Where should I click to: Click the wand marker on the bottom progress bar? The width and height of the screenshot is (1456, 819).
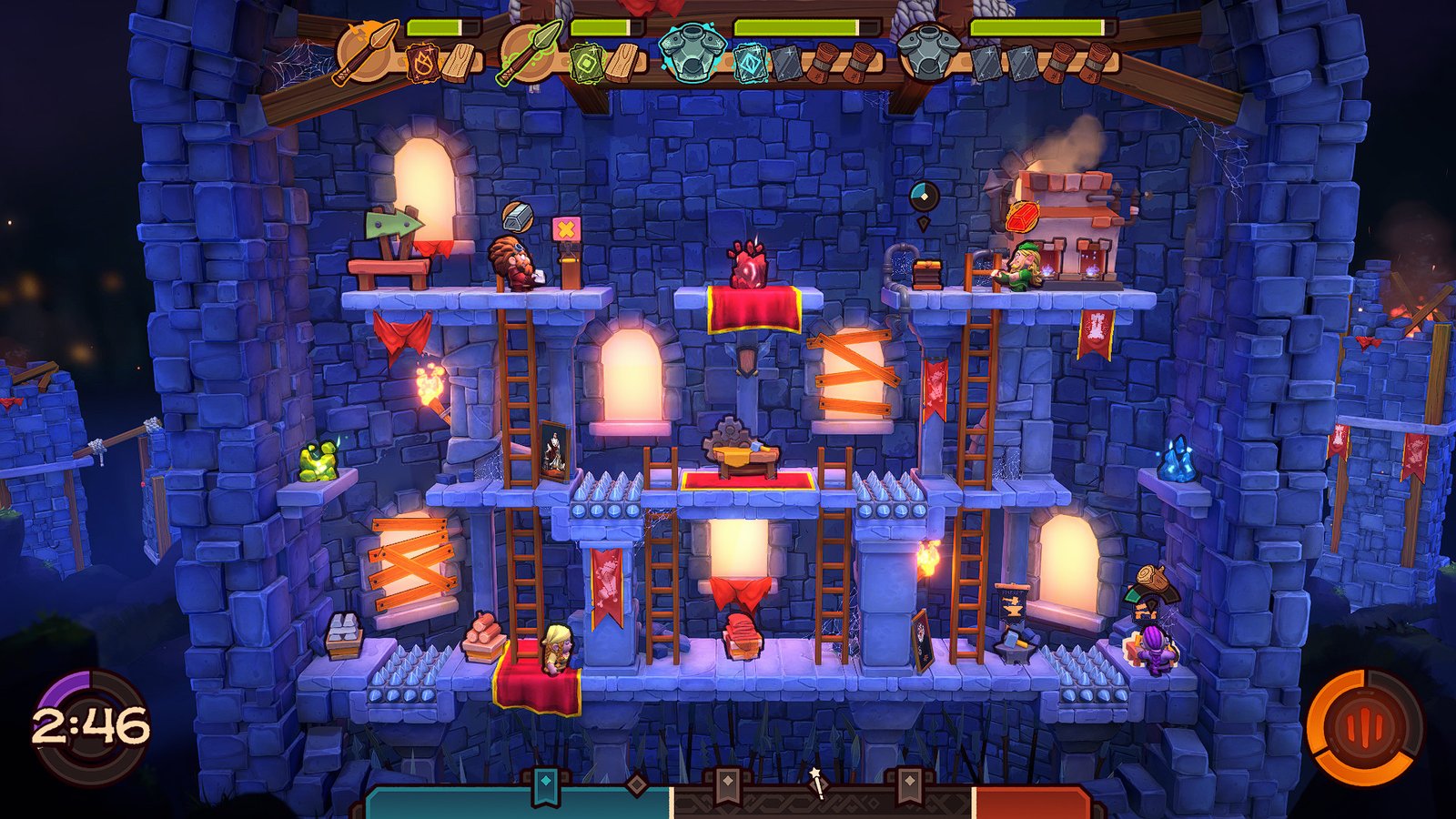818,784
